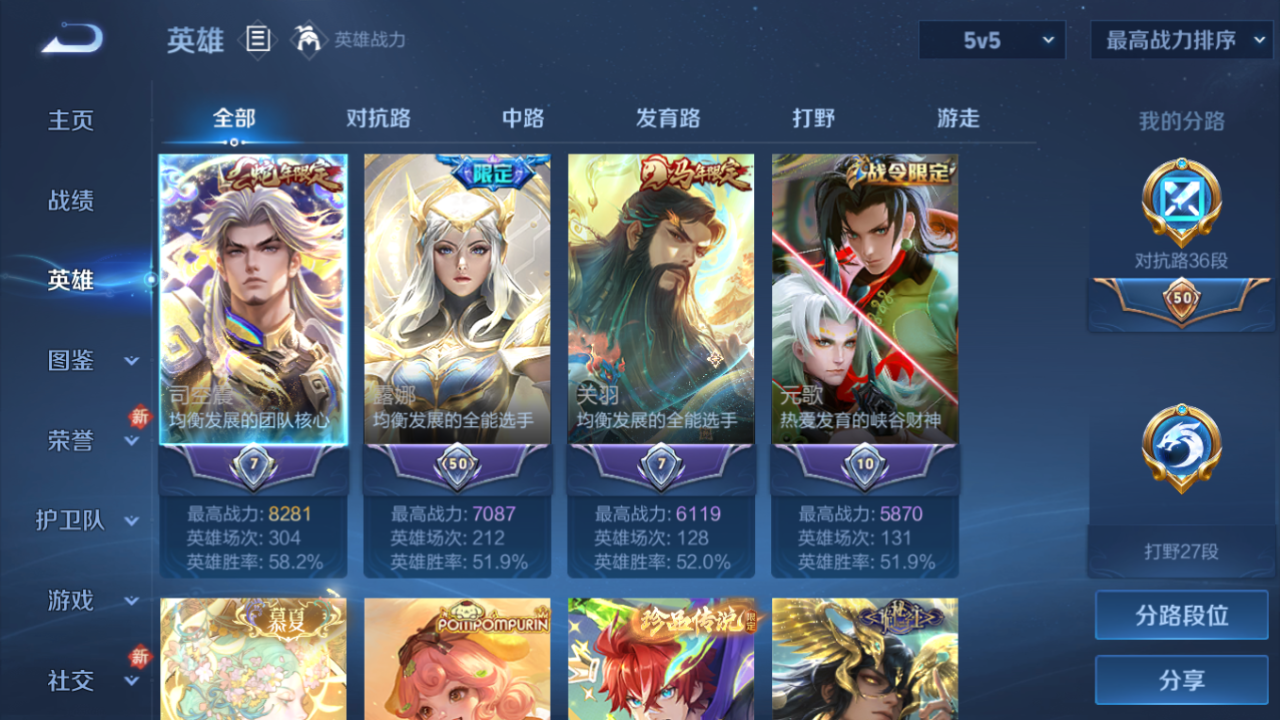Open the 露娜 hero card

[455, 300]
